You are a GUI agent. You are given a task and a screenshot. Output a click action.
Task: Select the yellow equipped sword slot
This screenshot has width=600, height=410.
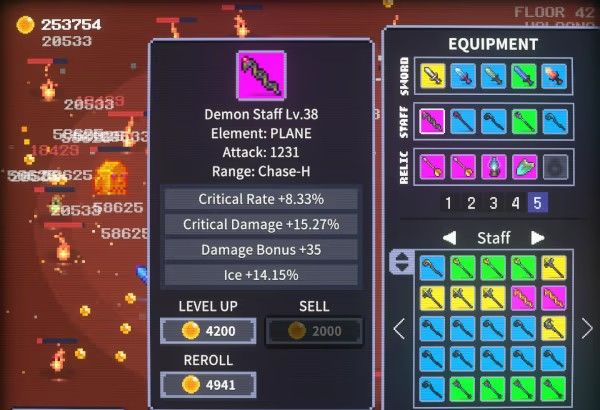(432, 75)
